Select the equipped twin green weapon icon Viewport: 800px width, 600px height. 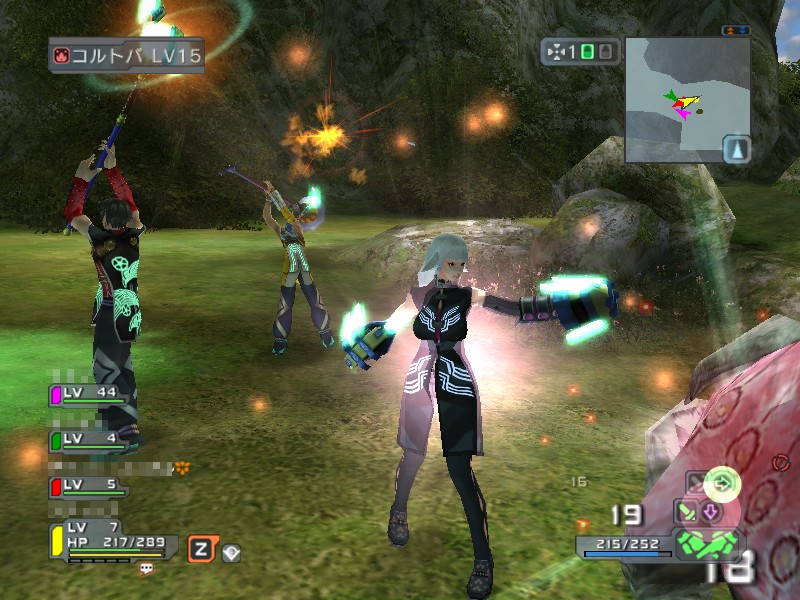pyautogui.click(x=707, y=545)
